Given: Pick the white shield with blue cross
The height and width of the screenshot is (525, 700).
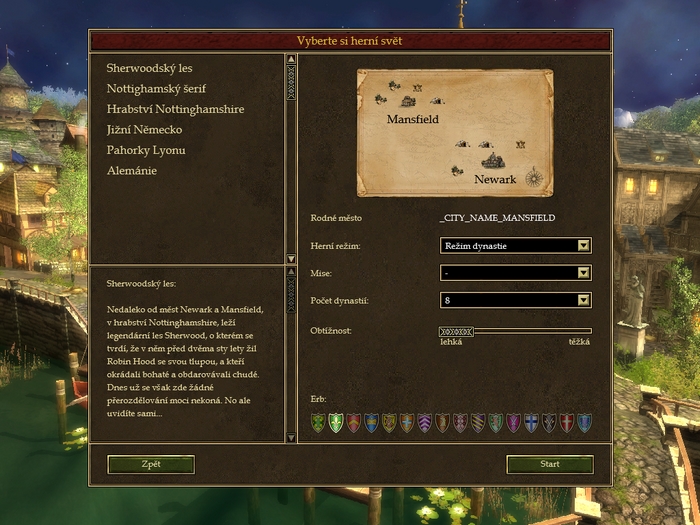Looking at the screenshot, I should coord(531,423).
